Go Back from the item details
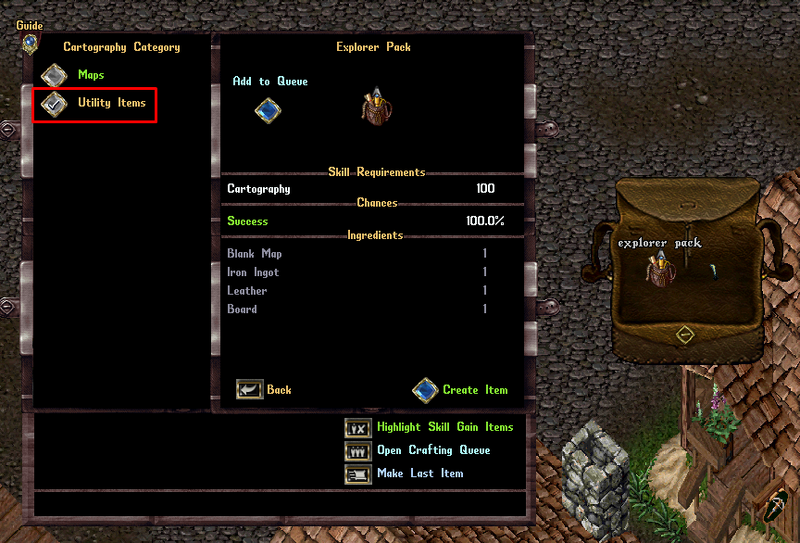Screen dimensions: 800x543 [250, 390]
